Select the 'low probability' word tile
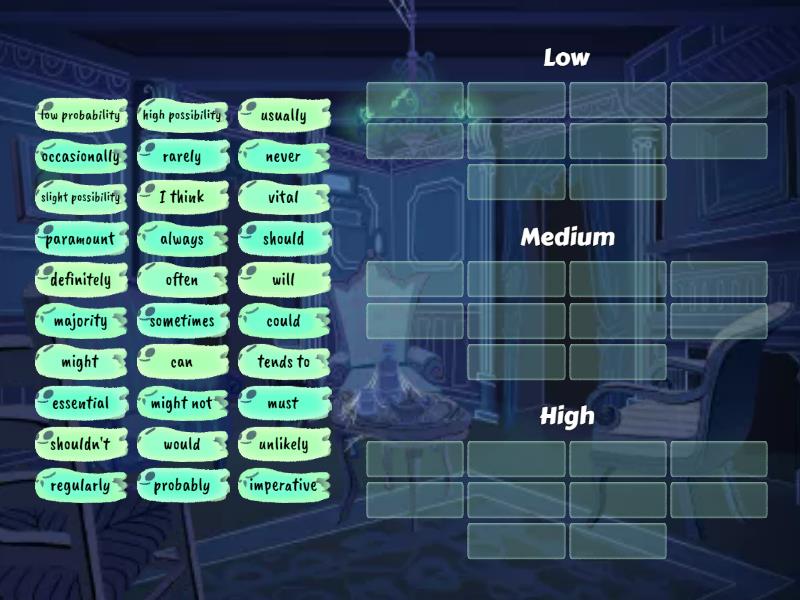This screenshot has height=600, width=800. click(80, 115)
